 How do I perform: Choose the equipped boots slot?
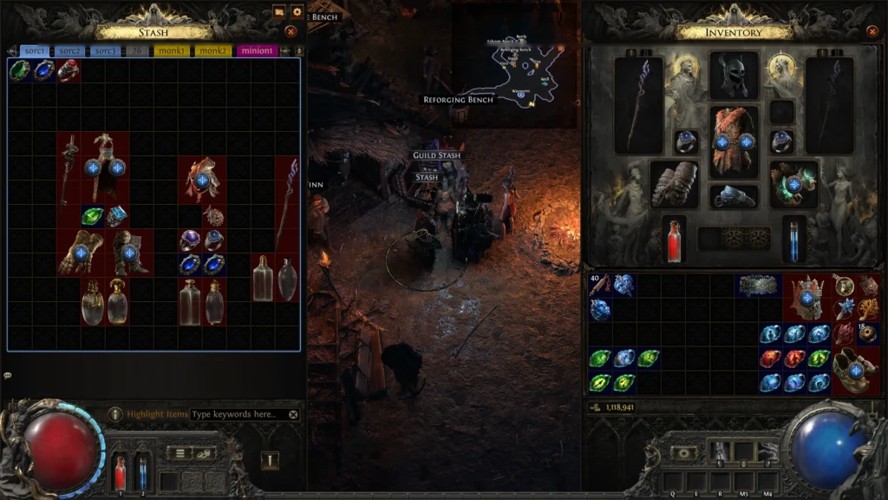tap(734, 196)
